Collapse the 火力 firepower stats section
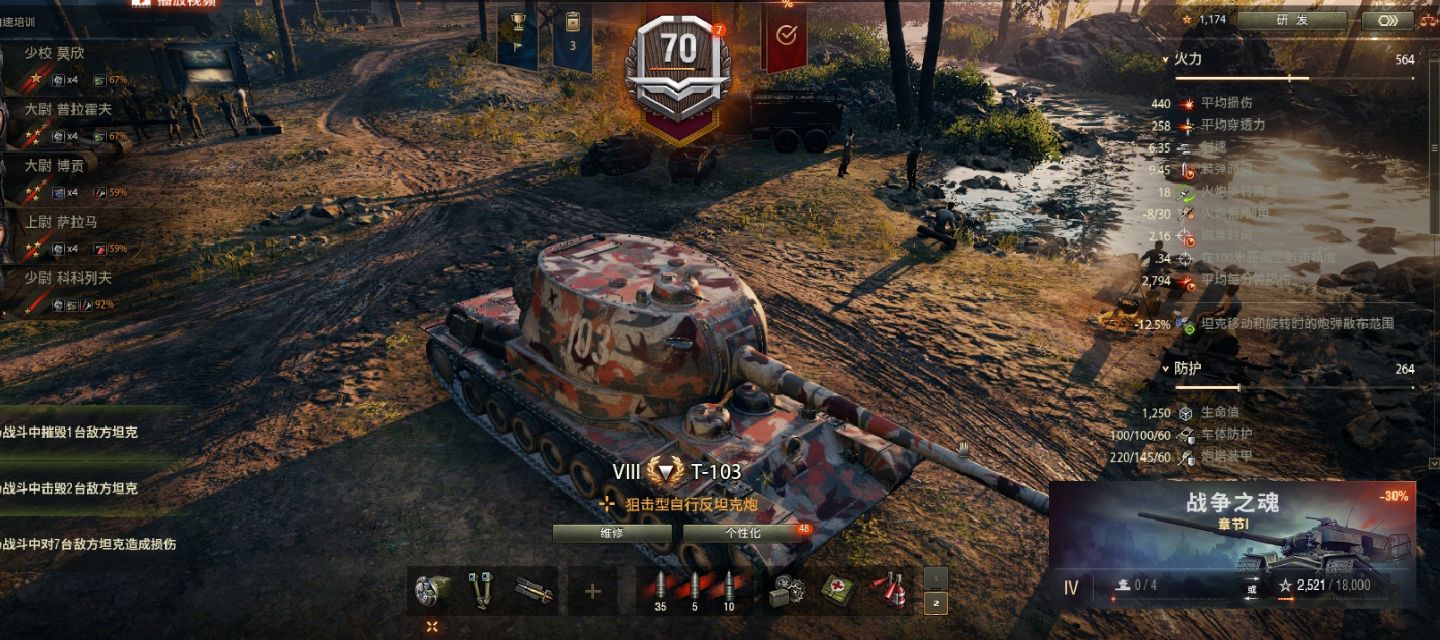 (1167, 59)
